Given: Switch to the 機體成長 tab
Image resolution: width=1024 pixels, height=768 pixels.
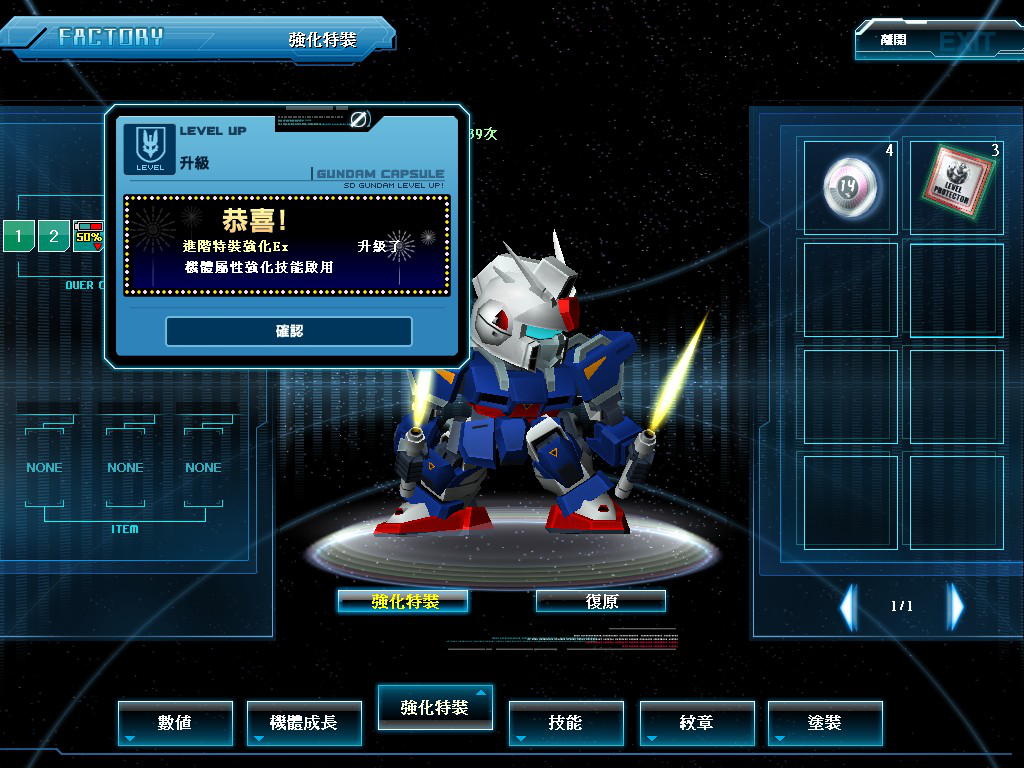Looking at the screenshot, I should coord(304,722).
